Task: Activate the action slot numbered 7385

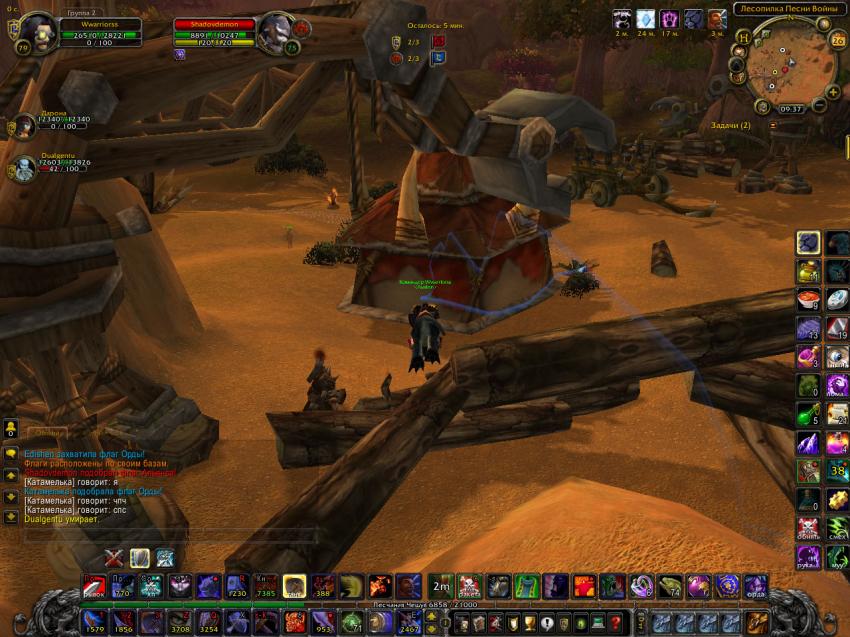Action: coord(266,587)
